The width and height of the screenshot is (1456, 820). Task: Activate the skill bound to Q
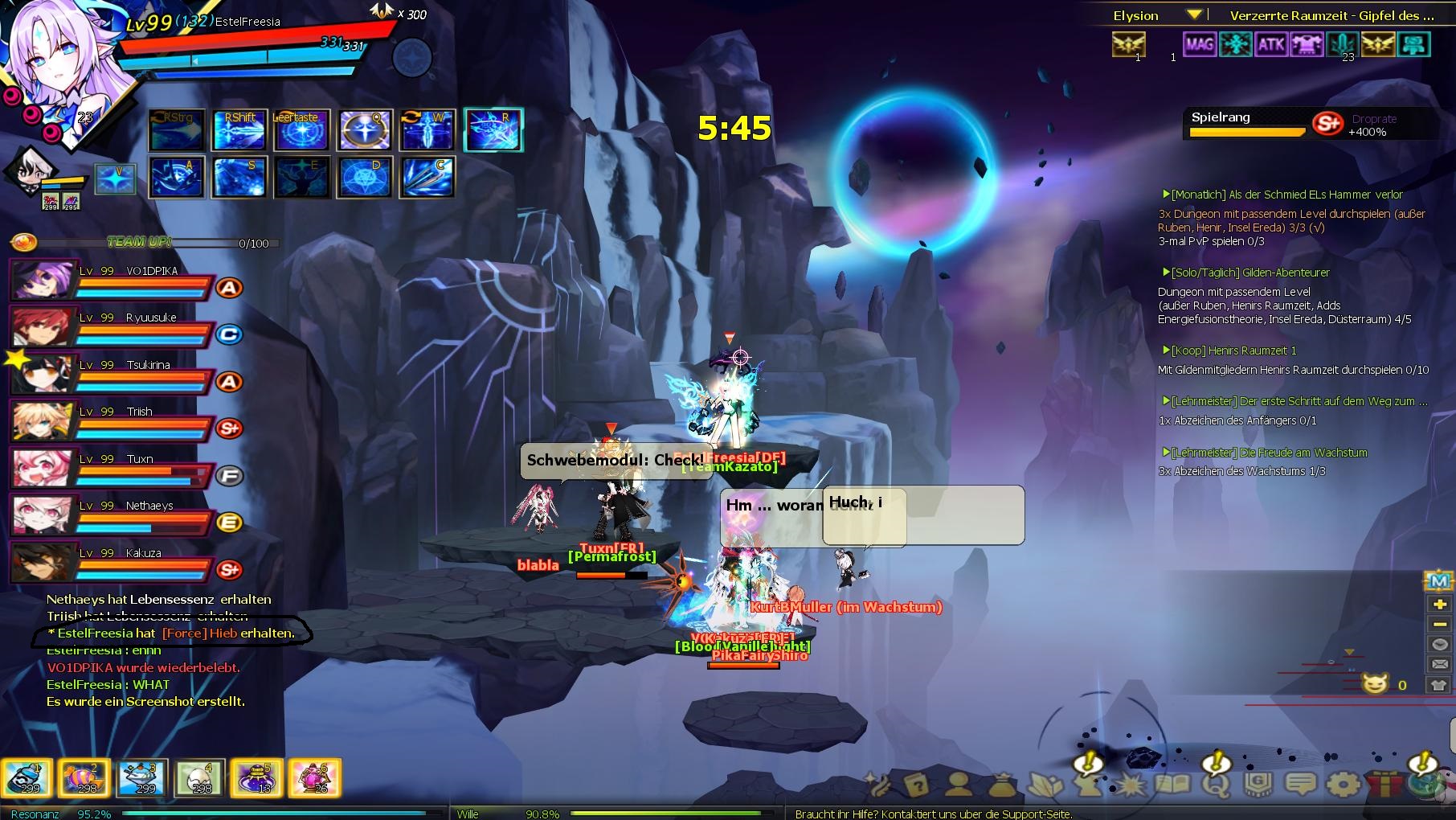366,130
